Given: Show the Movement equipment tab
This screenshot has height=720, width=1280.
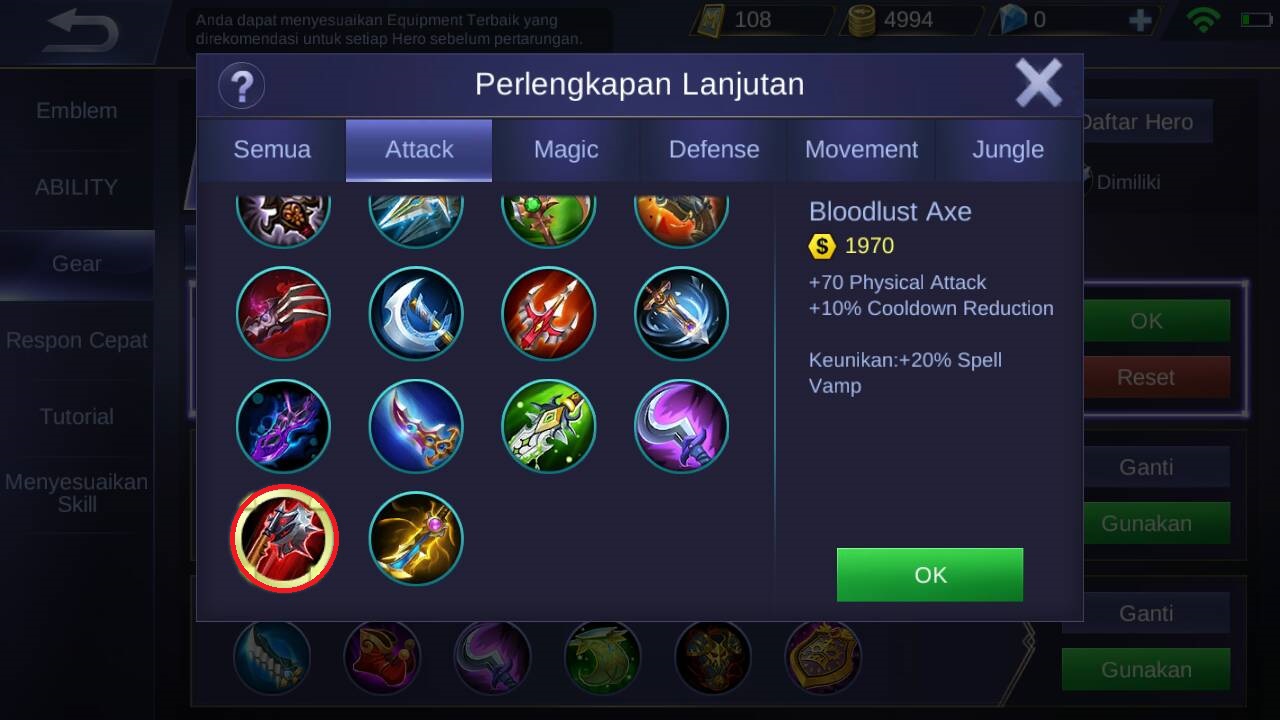Looking at the screenshot, I should [x=861, y=150].
